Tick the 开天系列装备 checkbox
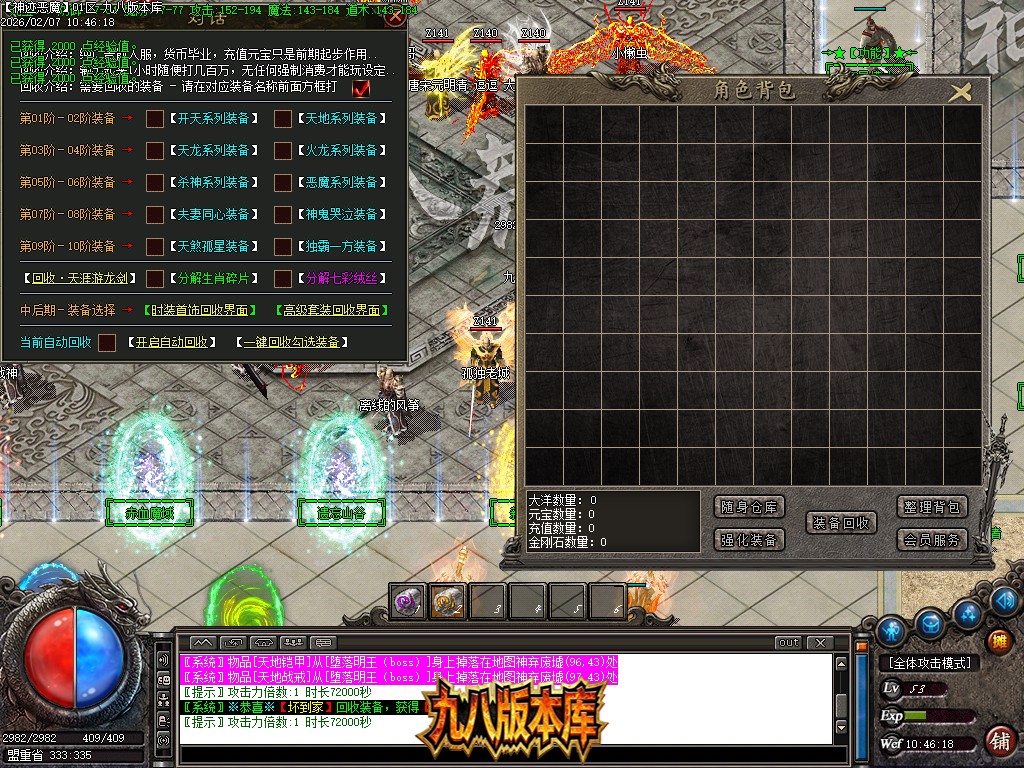Screen dimensions: 1024x768 click(x=155, y=119)
